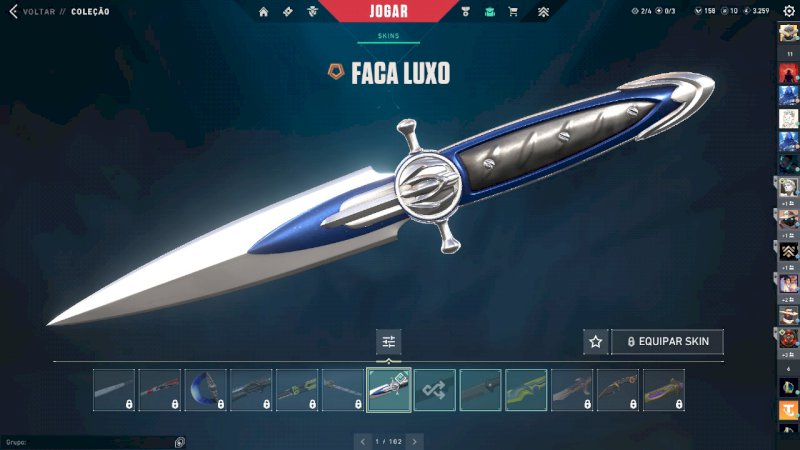The height and width of the screenshot is (450, 800).
Task: Open the skin filter sliders button
Action: pyautogui.click(x=389, y=342)
